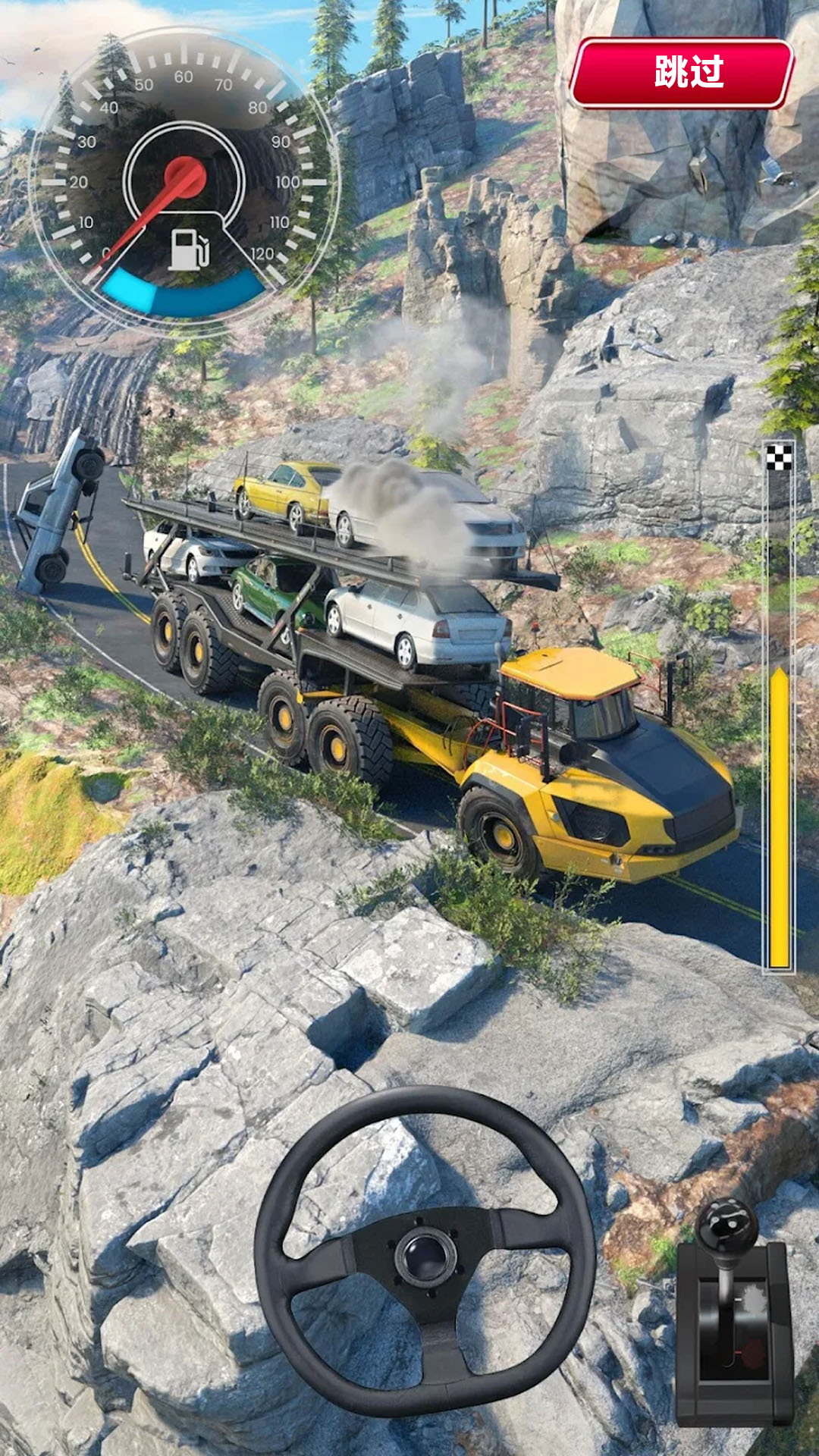The image size is (819, 1456).
Task: Tap the red 跳过 skip button
Action: click(x=681, y=73)
